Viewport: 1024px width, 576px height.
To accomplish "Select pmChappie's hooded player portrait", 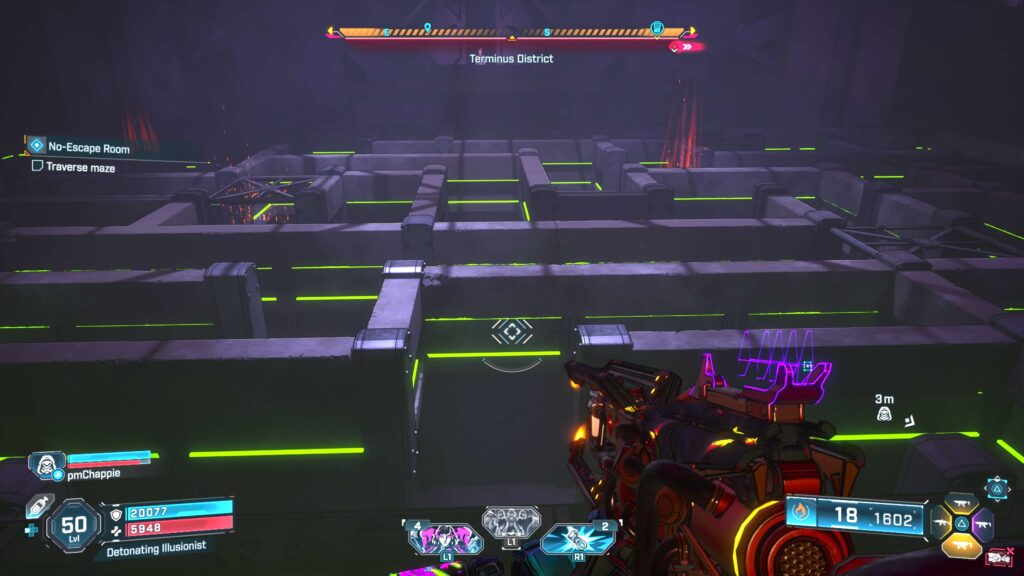I will [x=46, y=465].
